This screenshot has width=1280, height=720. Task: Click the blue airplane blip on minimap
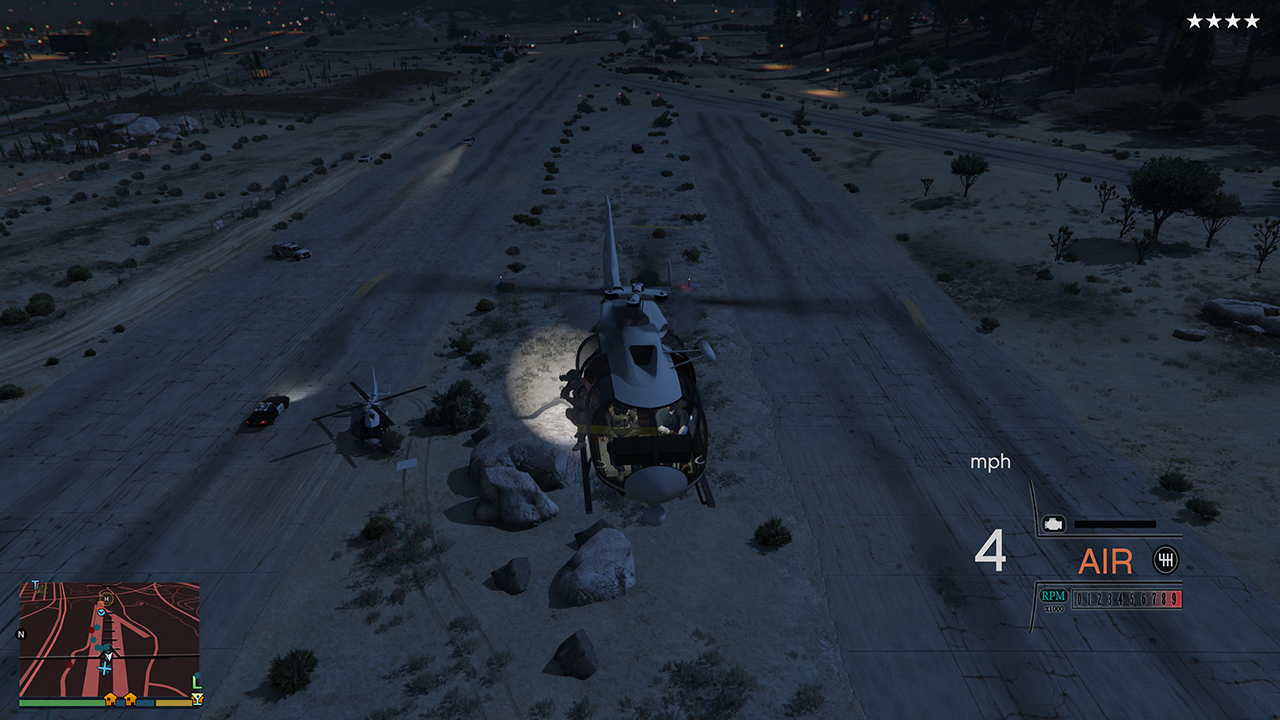pos(104,668)
